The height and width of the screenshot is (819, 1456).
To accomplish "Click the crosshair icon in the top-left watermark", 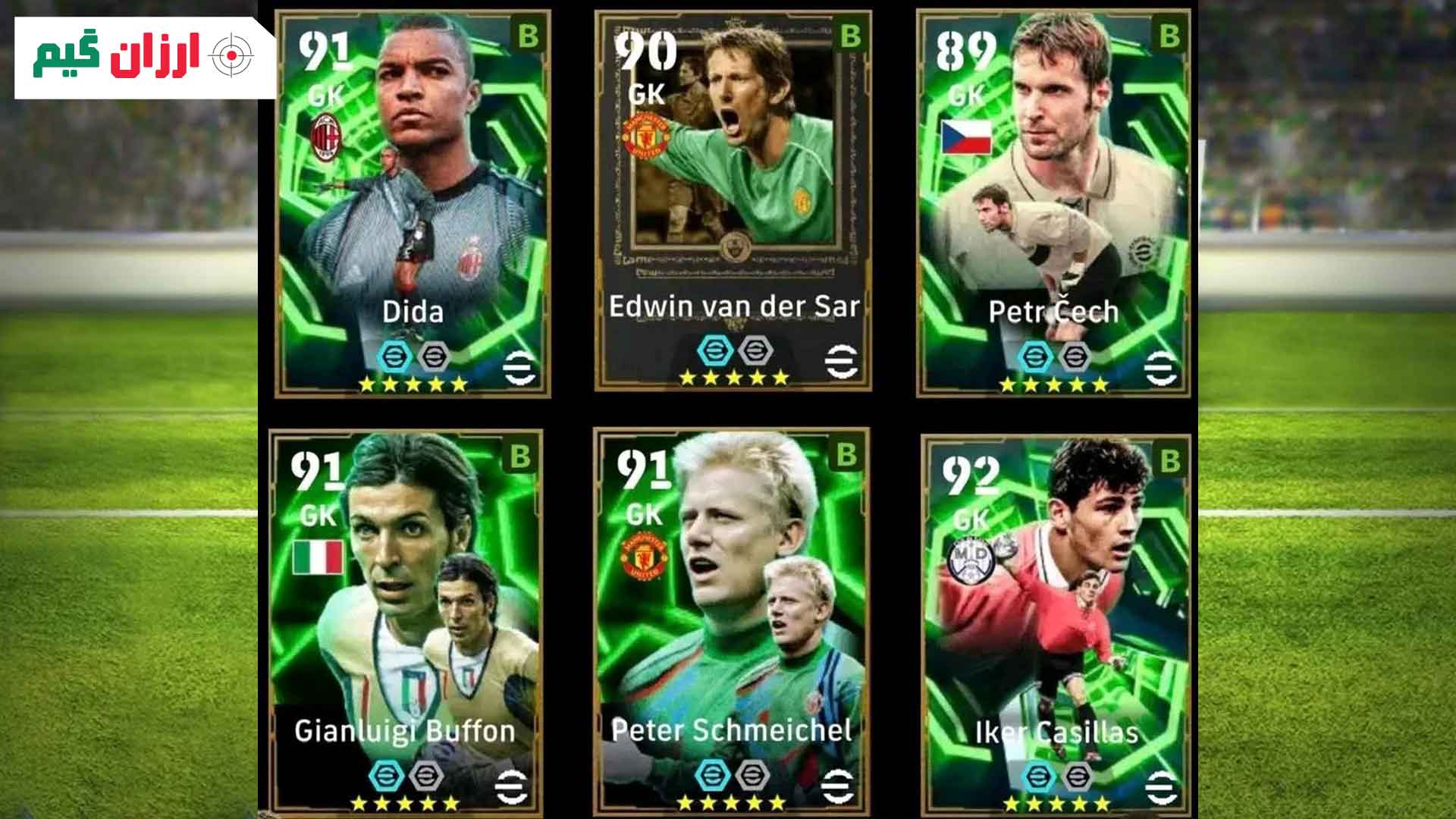I will [231, 55].
